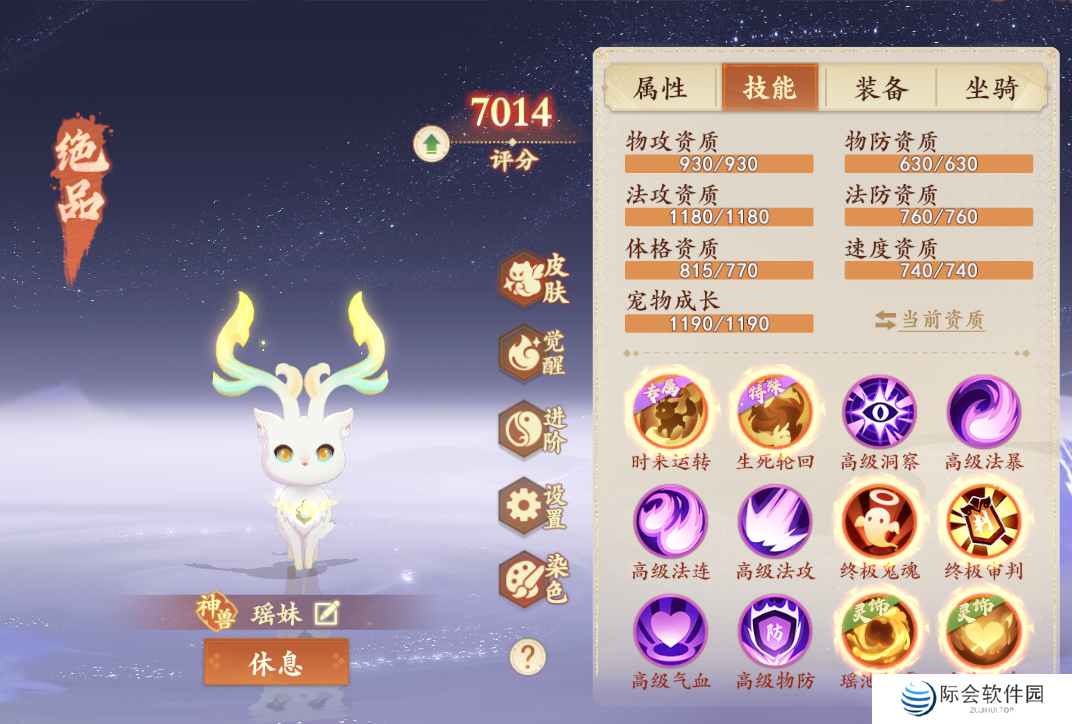This screenshot has height=724, width=1072.
Task: Click the green upgrade arrow beside 评分
Action: 431,144
